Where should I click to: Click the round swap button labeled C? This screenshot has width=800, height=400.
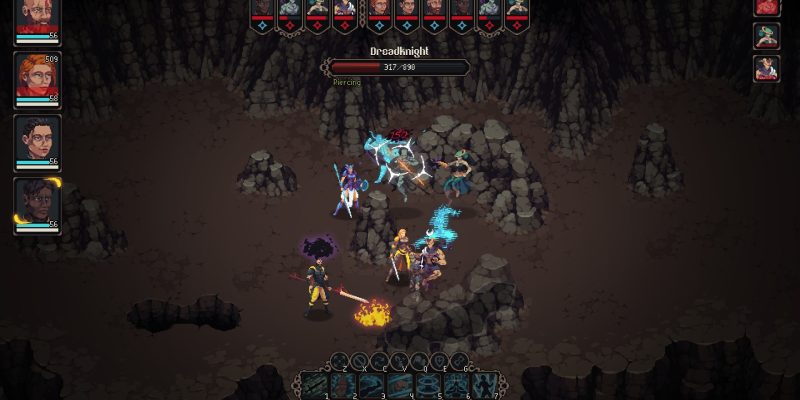(378, 361)
